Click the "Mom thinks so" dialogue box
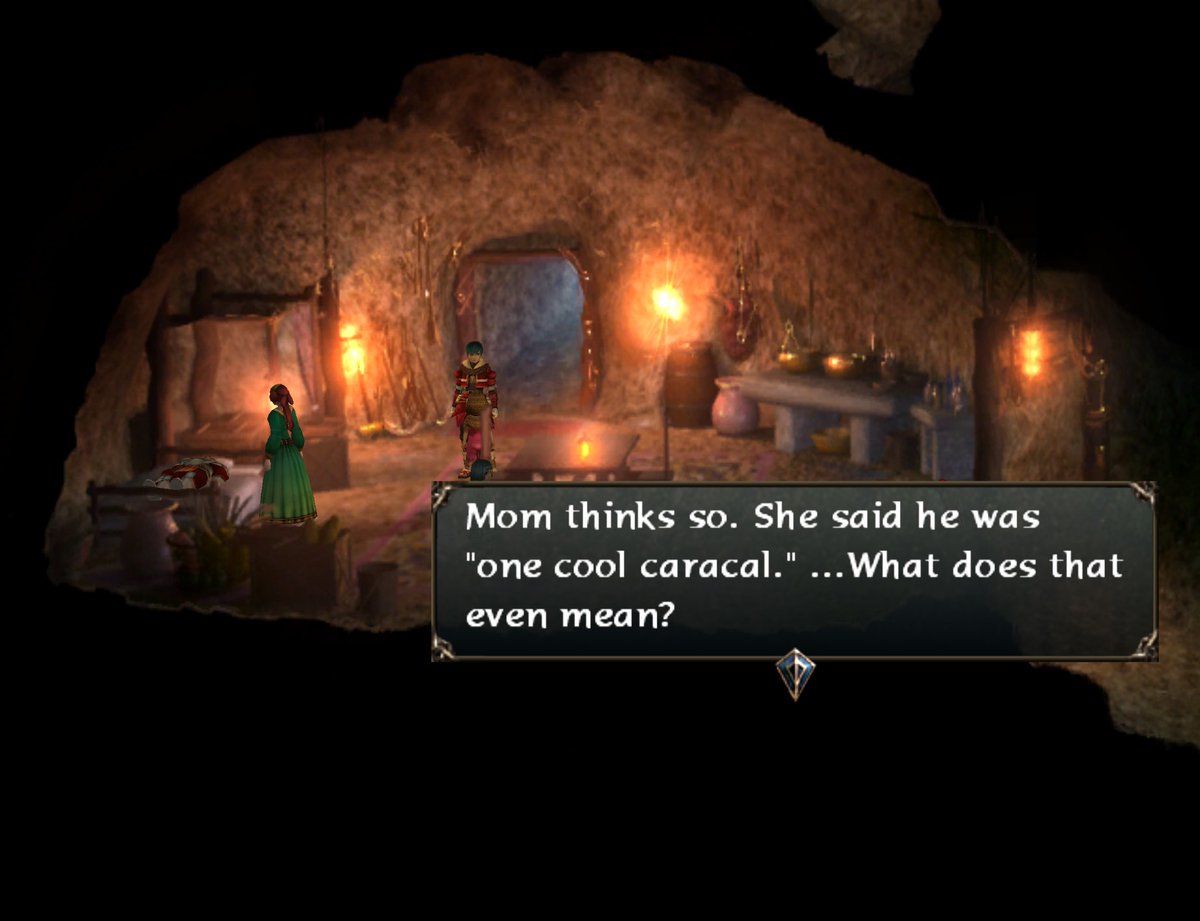This screenshot has width=1200, height=921. (x=794, y=571)
